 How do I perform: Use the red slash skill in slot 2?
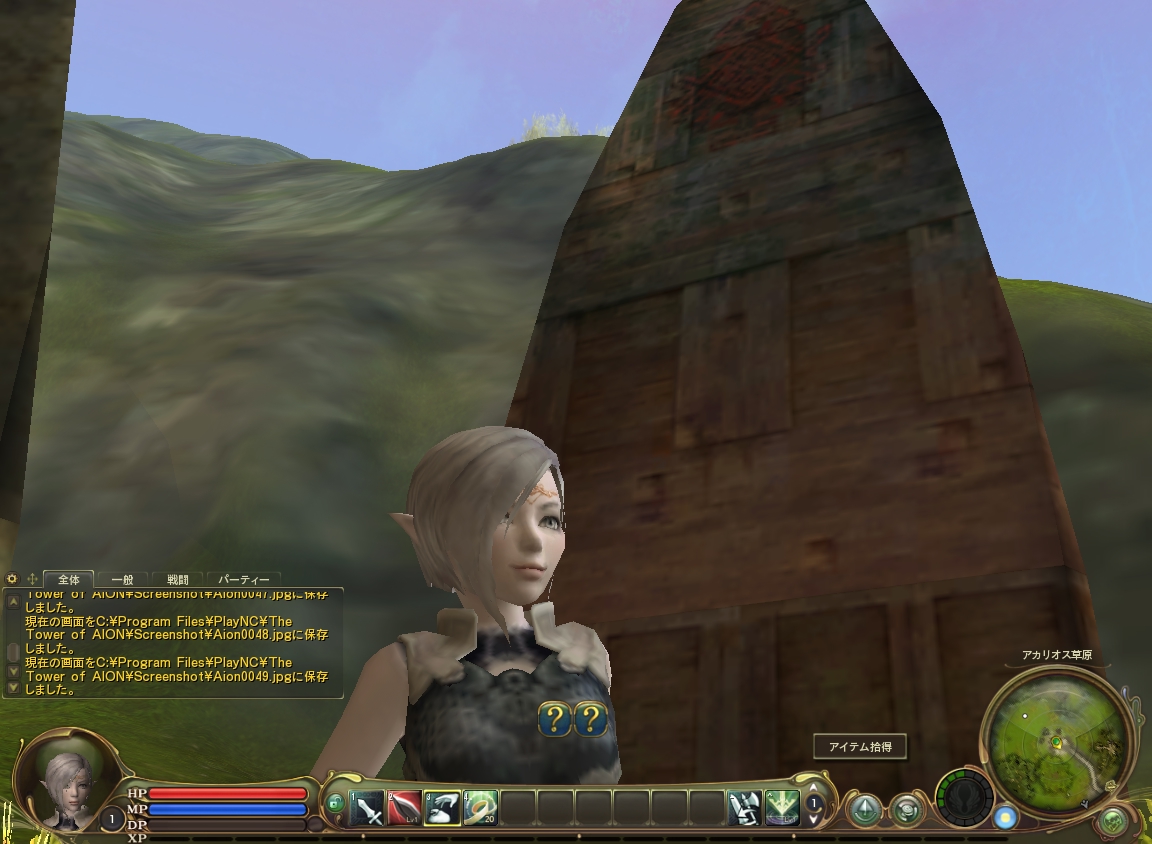pyautogui.click(x=405, y=807)
